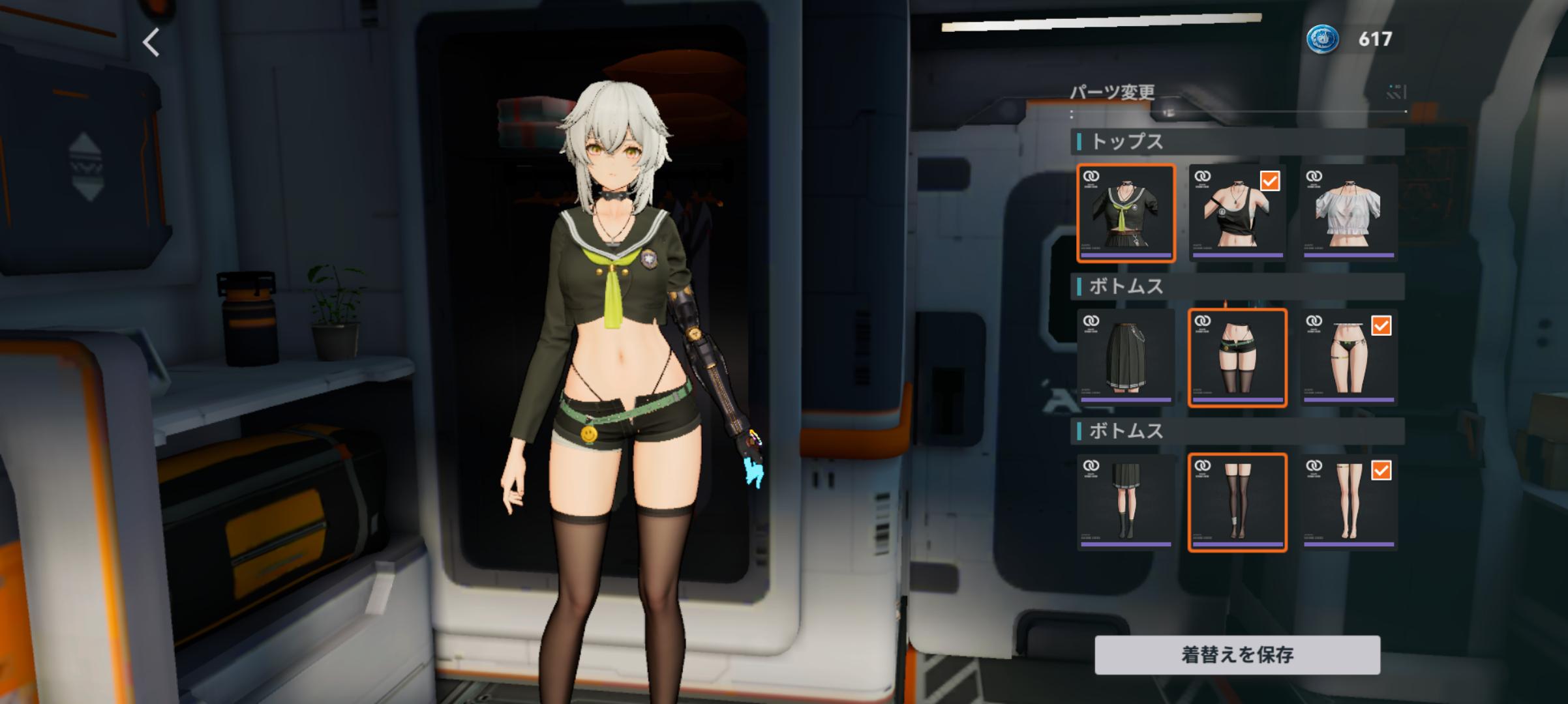Choose the black tank top
Viewport: 1568px width, 704px height.
click(1237, 213)
